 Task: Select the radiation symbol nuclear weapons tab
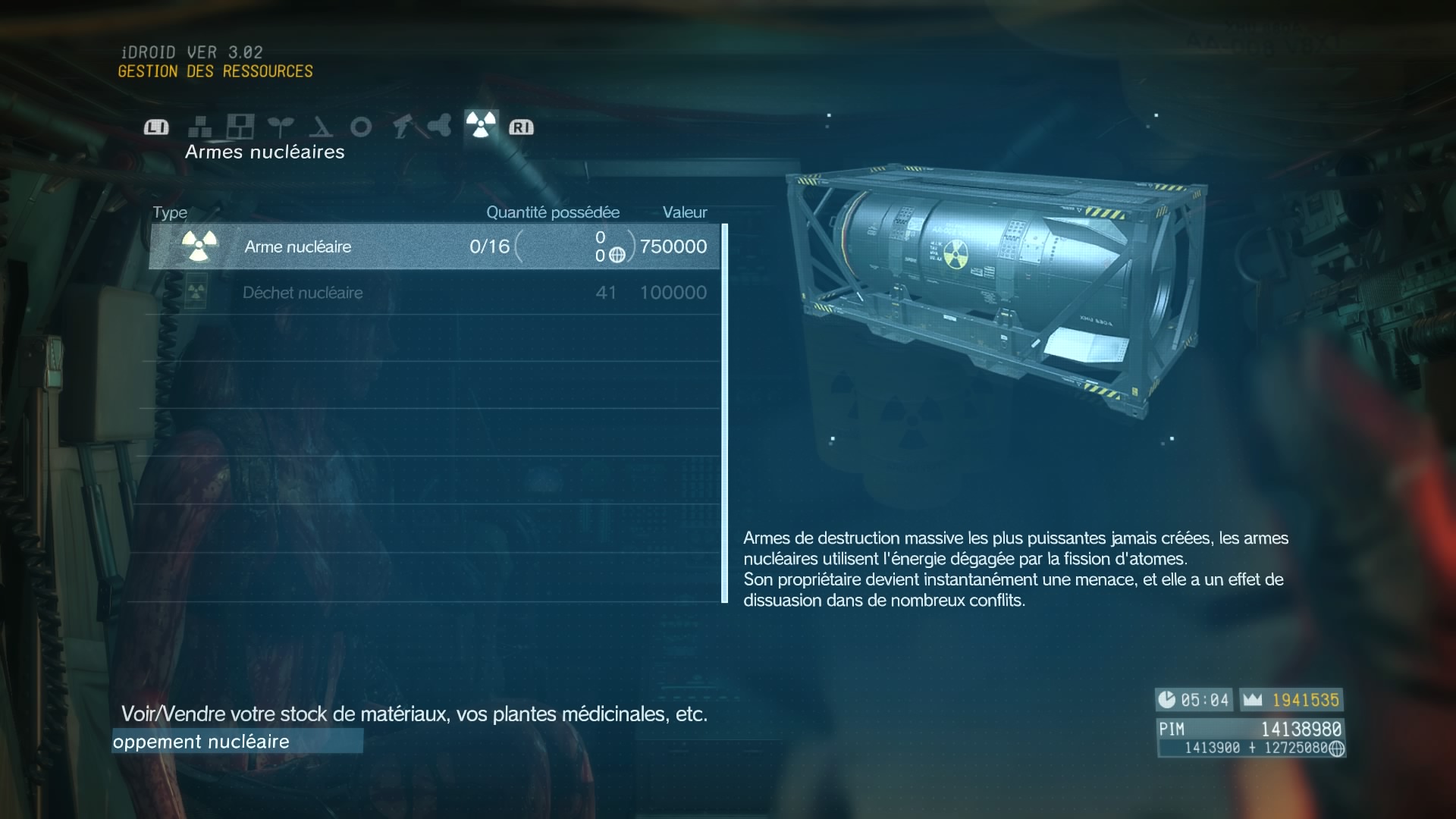481,124
